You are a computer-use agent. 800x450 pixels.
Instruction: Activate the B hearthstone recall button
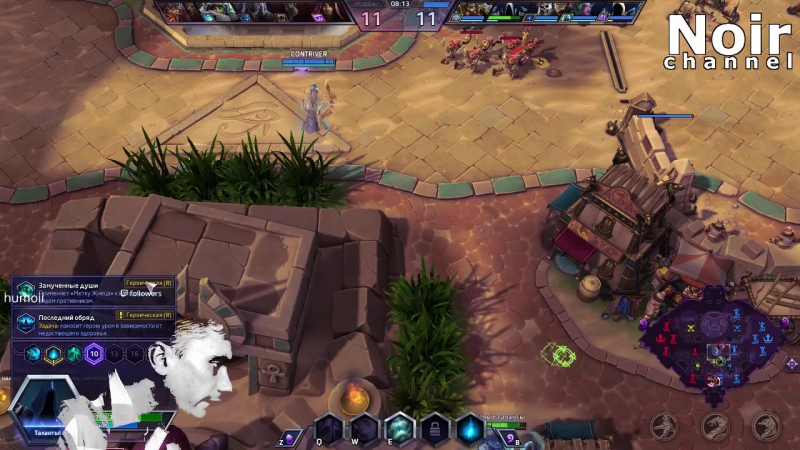click(x=509, y=437)
